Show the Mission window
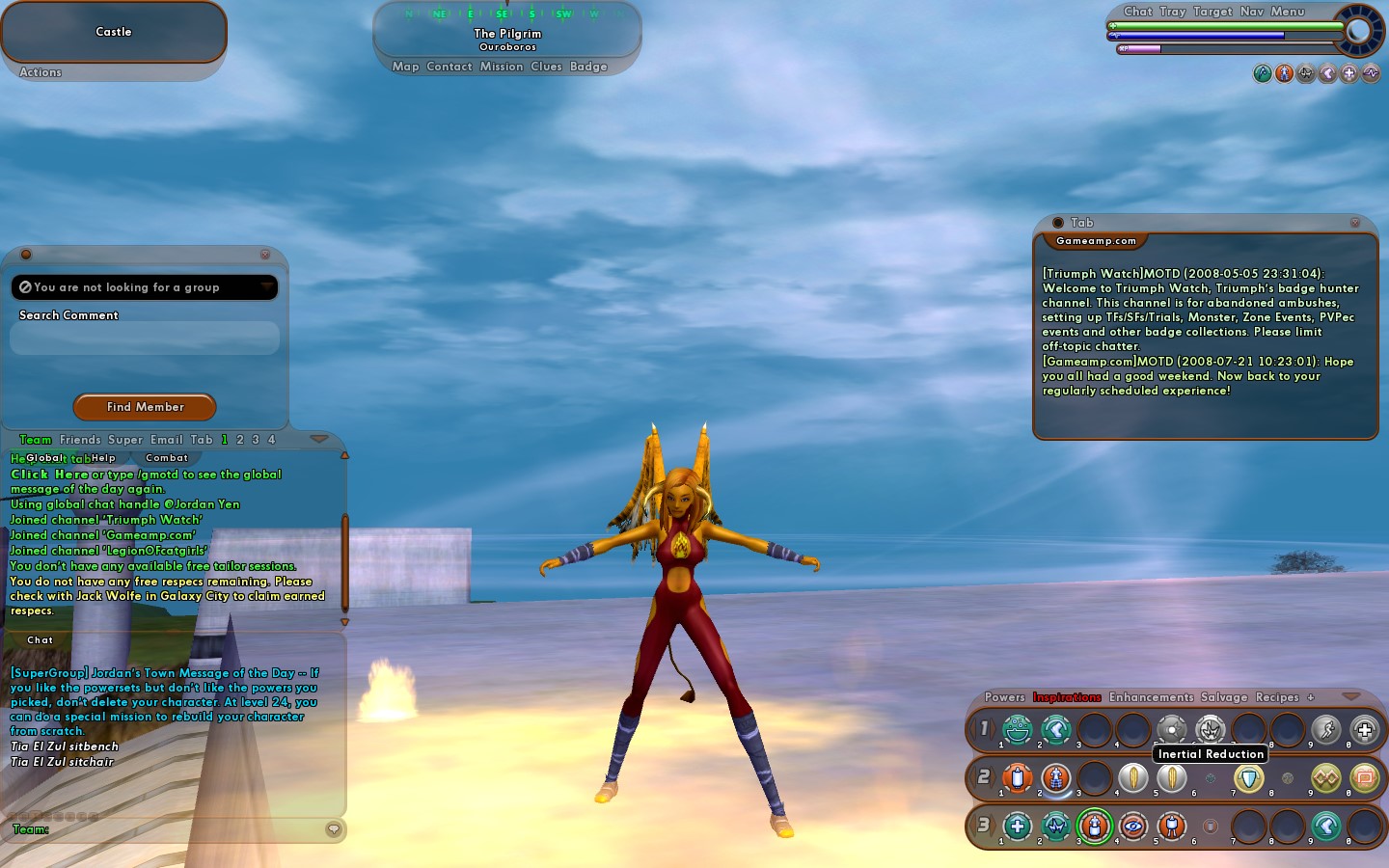Image resolution: width=1389 pixels, height=868 pixels. tap(502, 67)
